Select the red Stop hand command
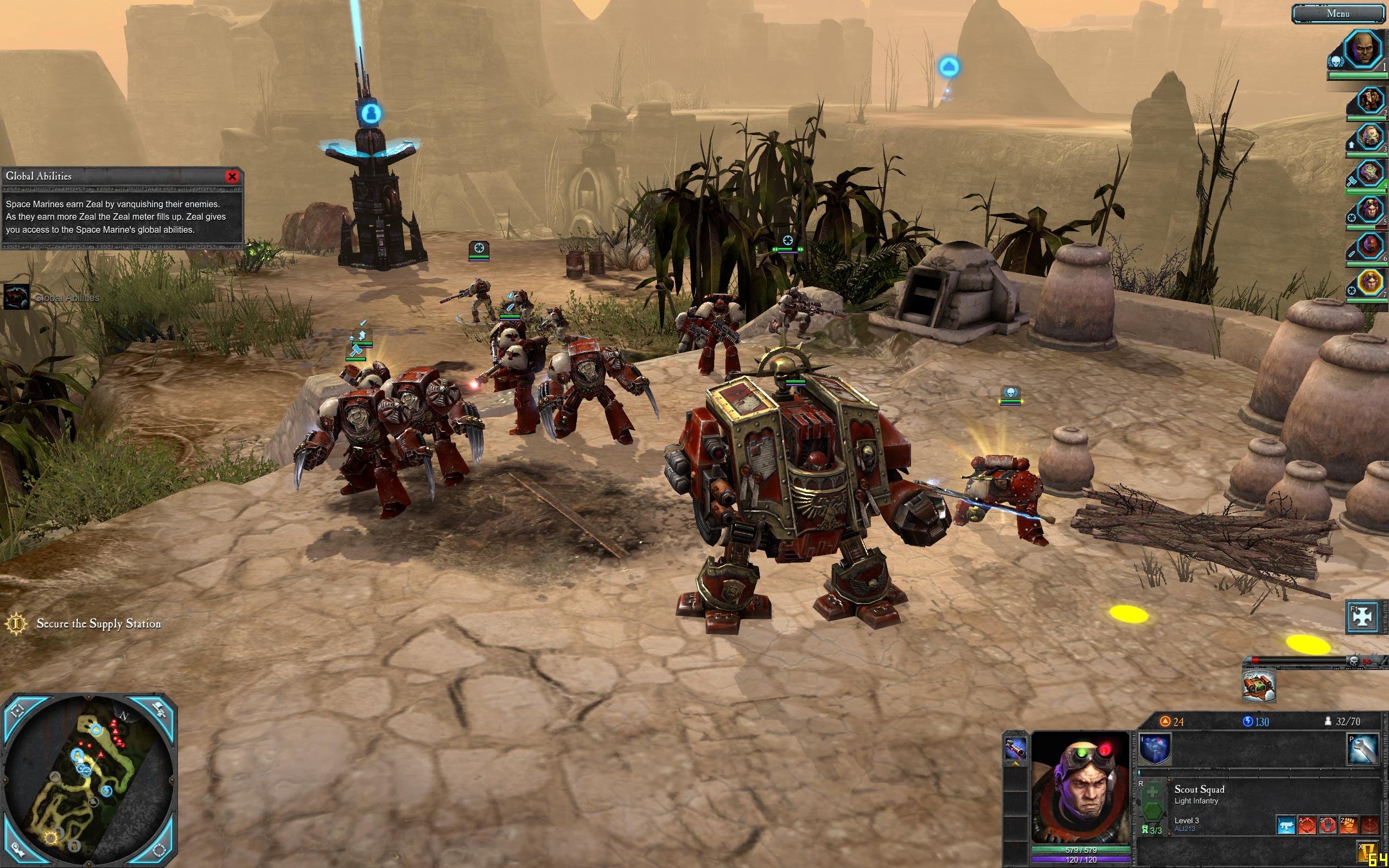The image size is (1389, 868). click(1327, 825)
